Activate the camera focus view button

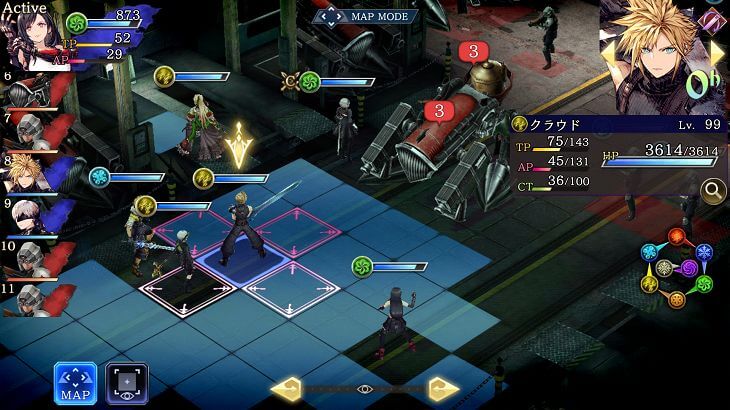click(x=127, y=383)
